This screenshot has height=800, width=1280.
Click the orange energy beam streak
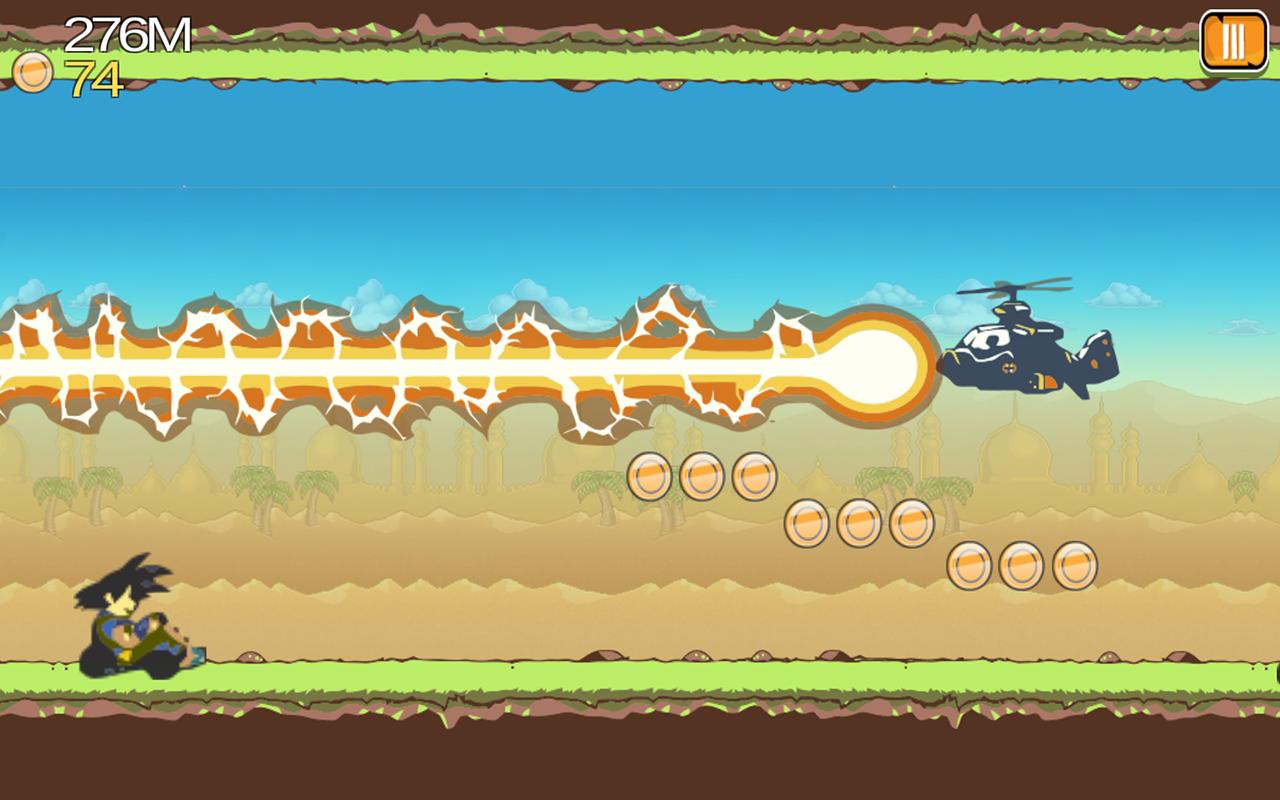click(x=400, y=360)
